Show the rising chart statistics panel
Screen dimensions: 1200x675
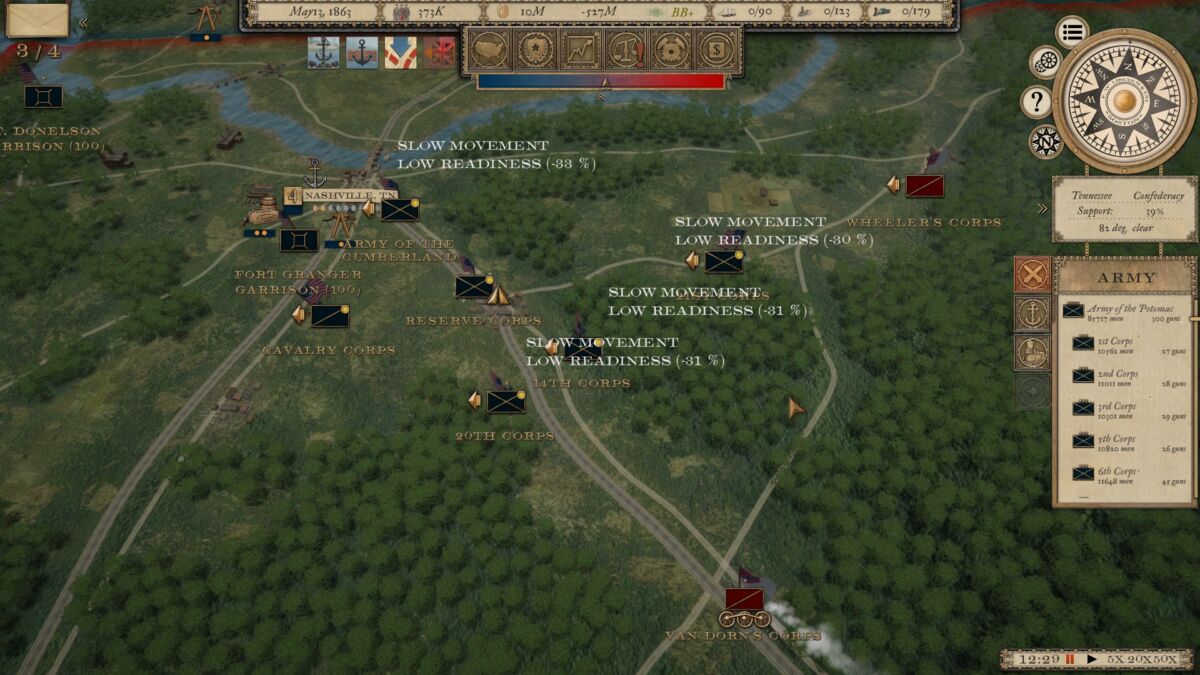pos(580,49)
